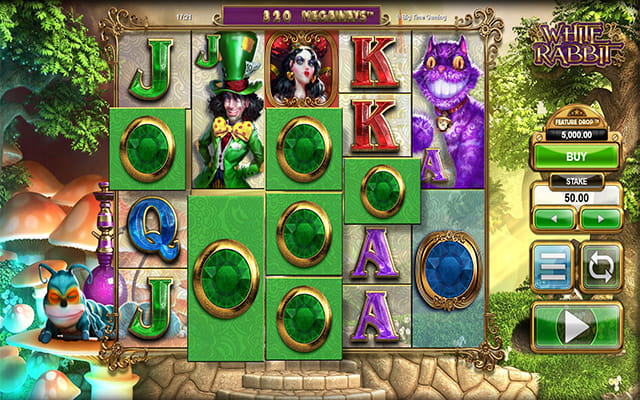Decrease the stake with the left arrow
The image size is (640, 400).
coord(553,218)
